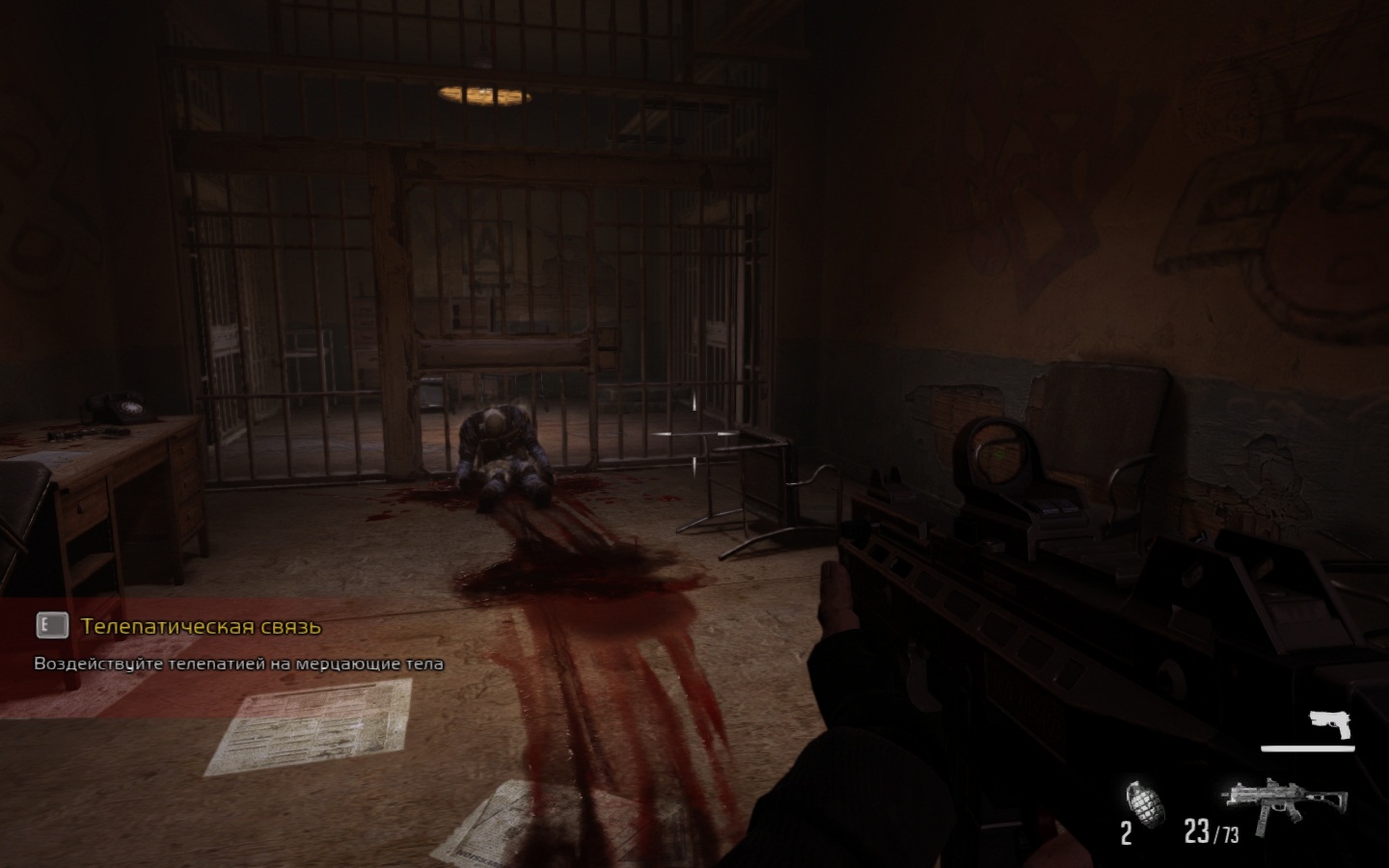Open the Телепатическая связь hint panel

pyautogui.click(x=201, y=627)
